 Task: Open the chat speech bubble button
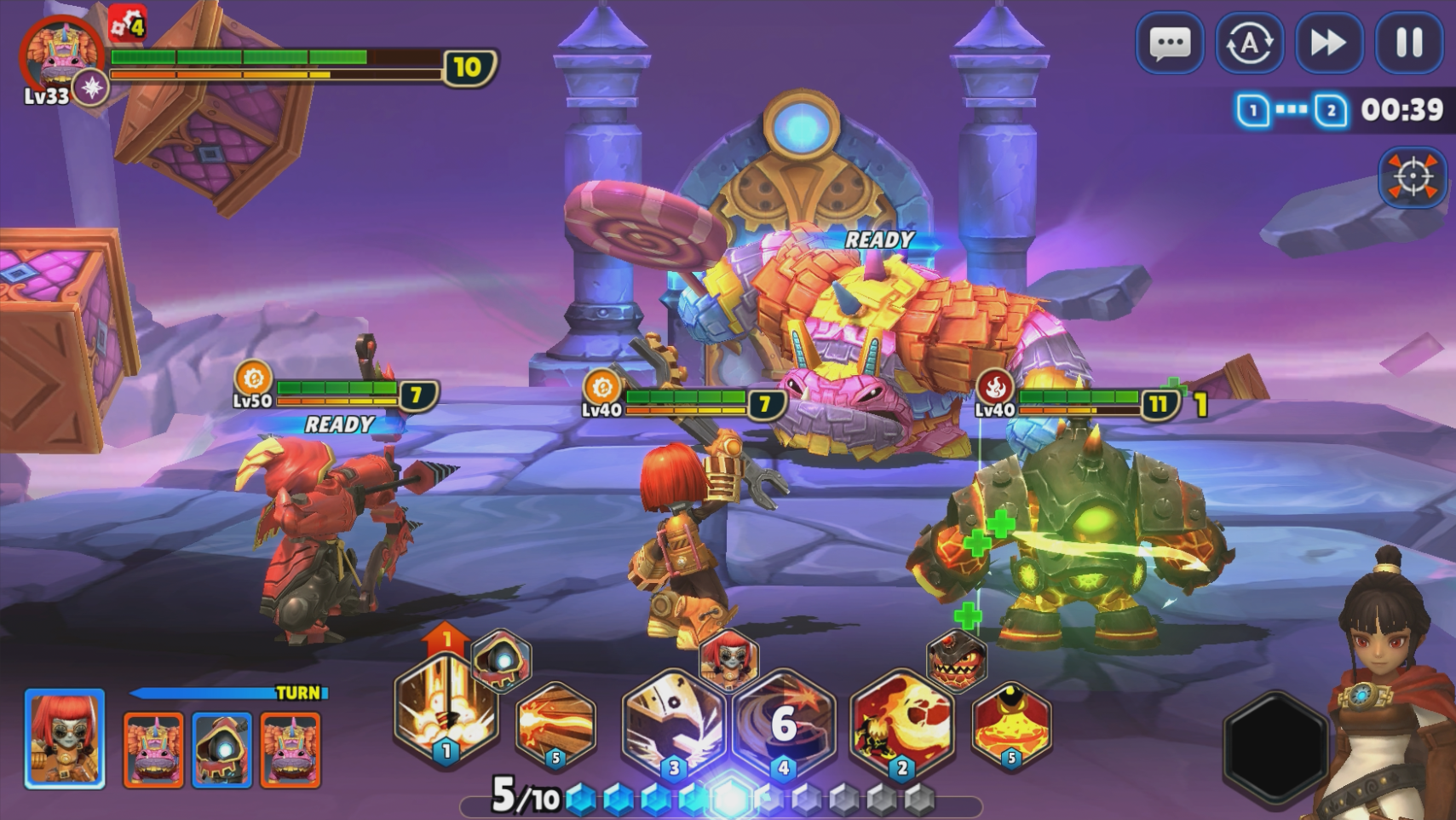(1169, 43)
